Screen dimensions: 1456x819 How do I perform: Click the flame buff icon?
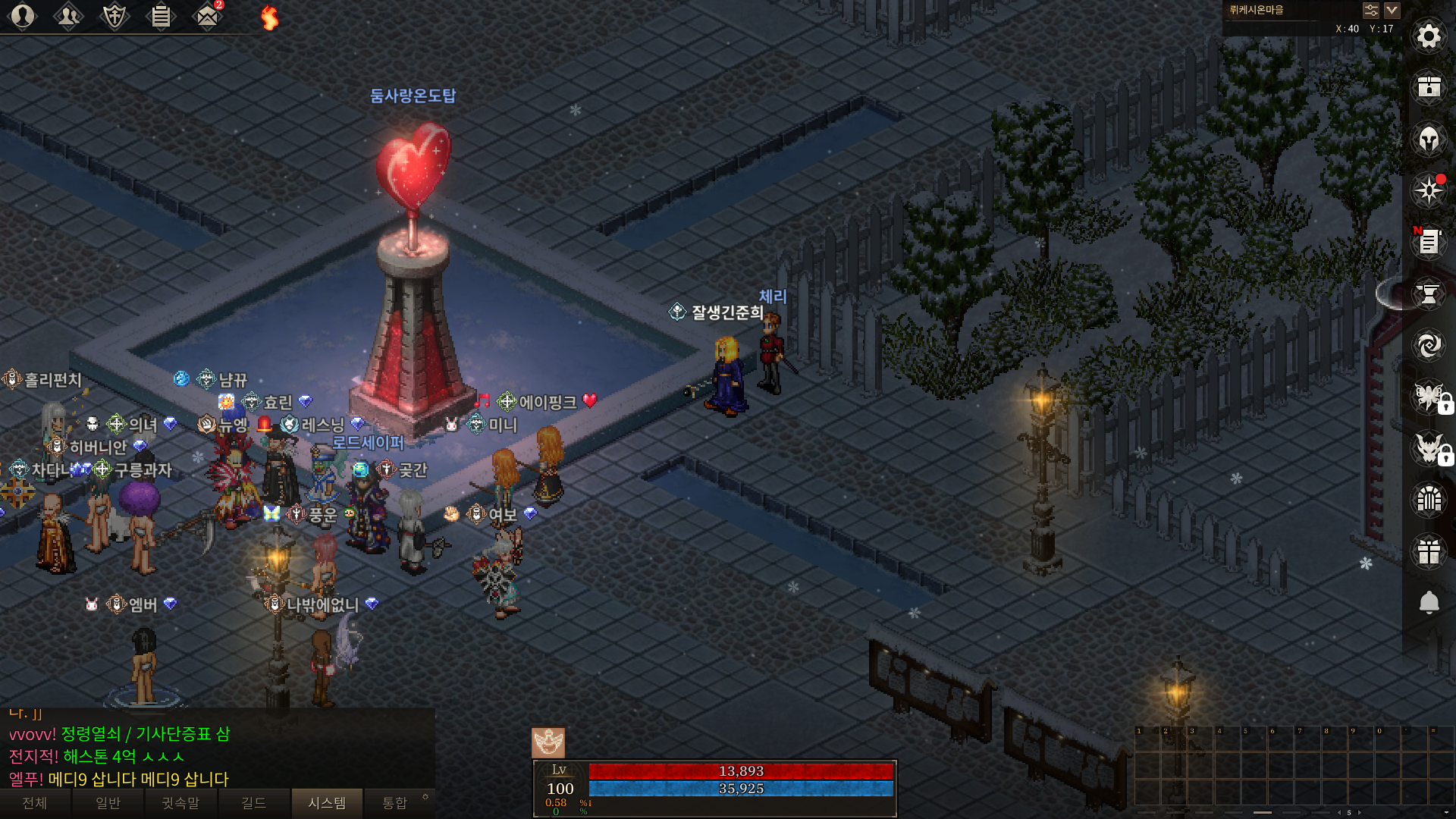point(269,17)
